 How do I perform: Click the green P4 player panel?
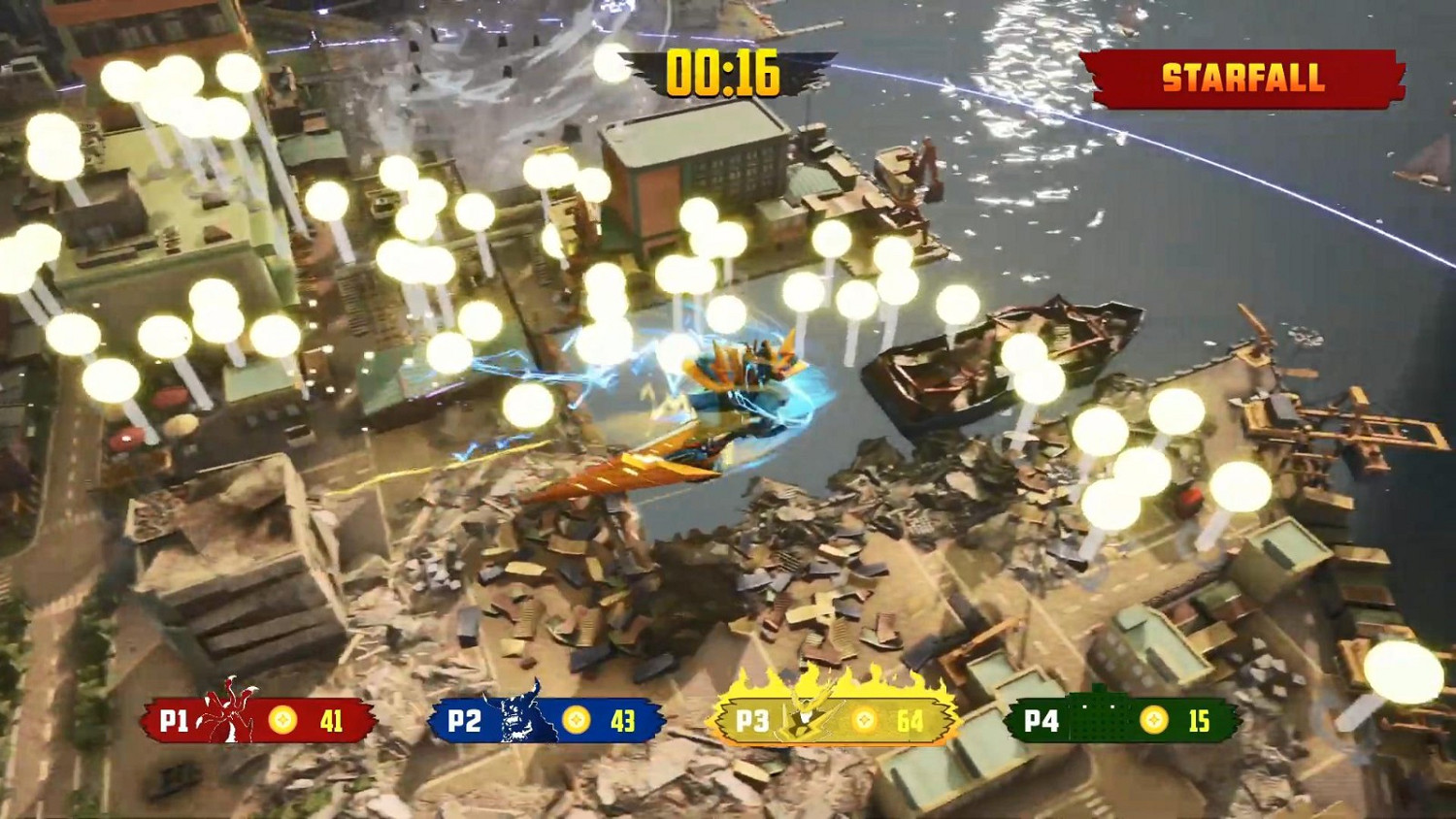click(1121, 720)
